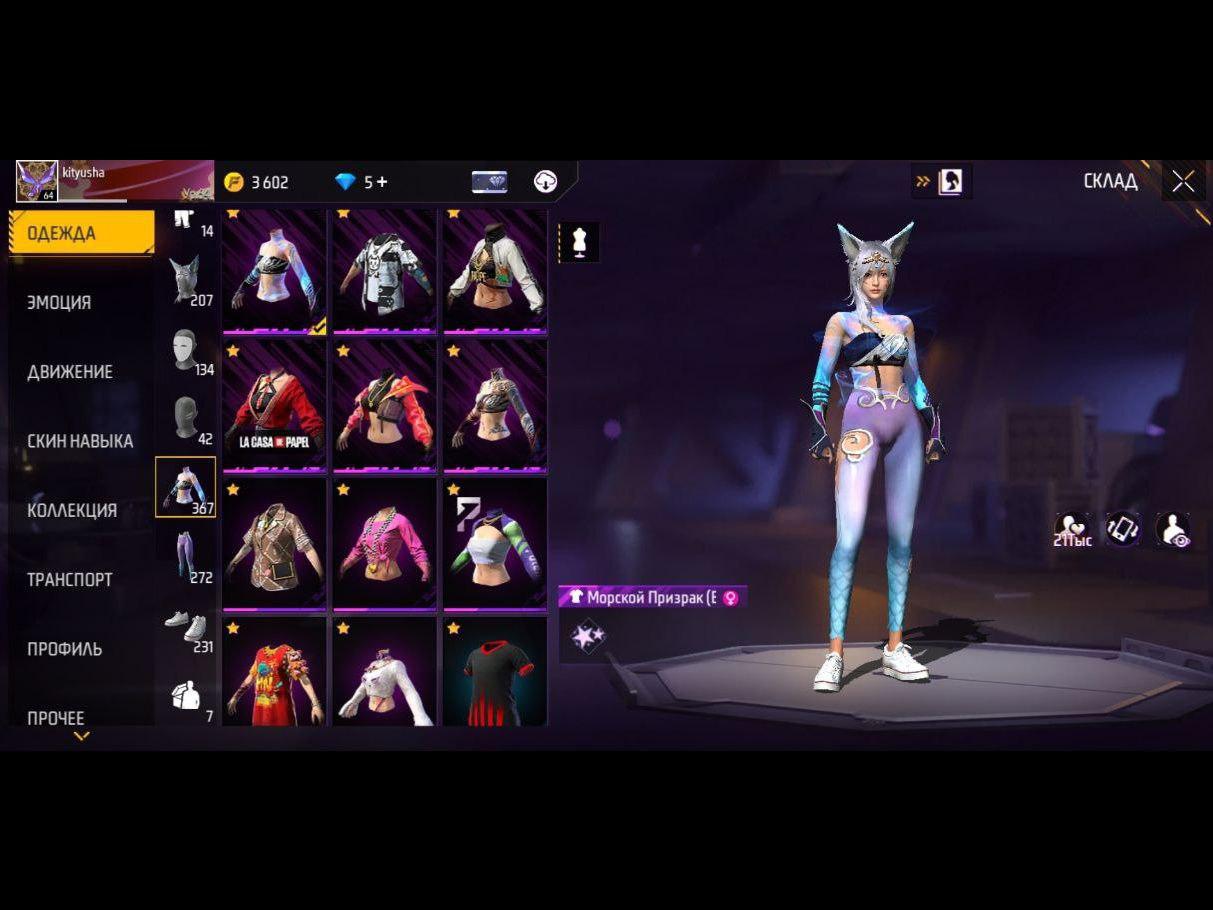This screenshot has height=910, width=1213.
Task: Open the Транспорт category
Action: (x=69, y=579)
